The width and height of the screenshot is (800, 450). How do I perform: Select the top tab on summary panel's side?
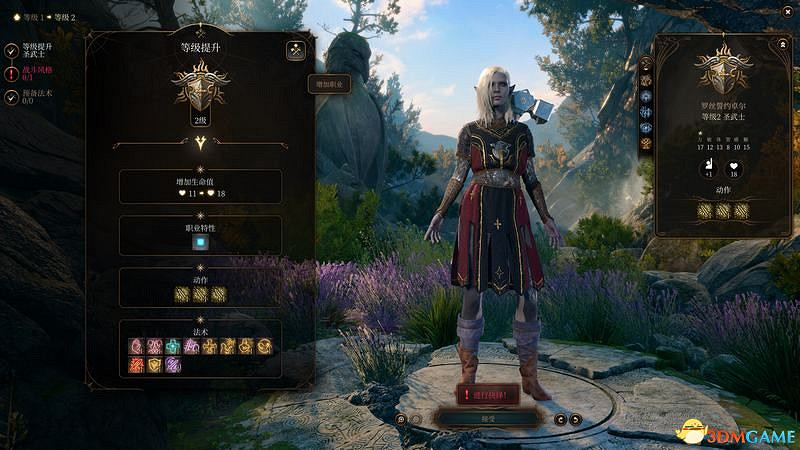point(646,61)
